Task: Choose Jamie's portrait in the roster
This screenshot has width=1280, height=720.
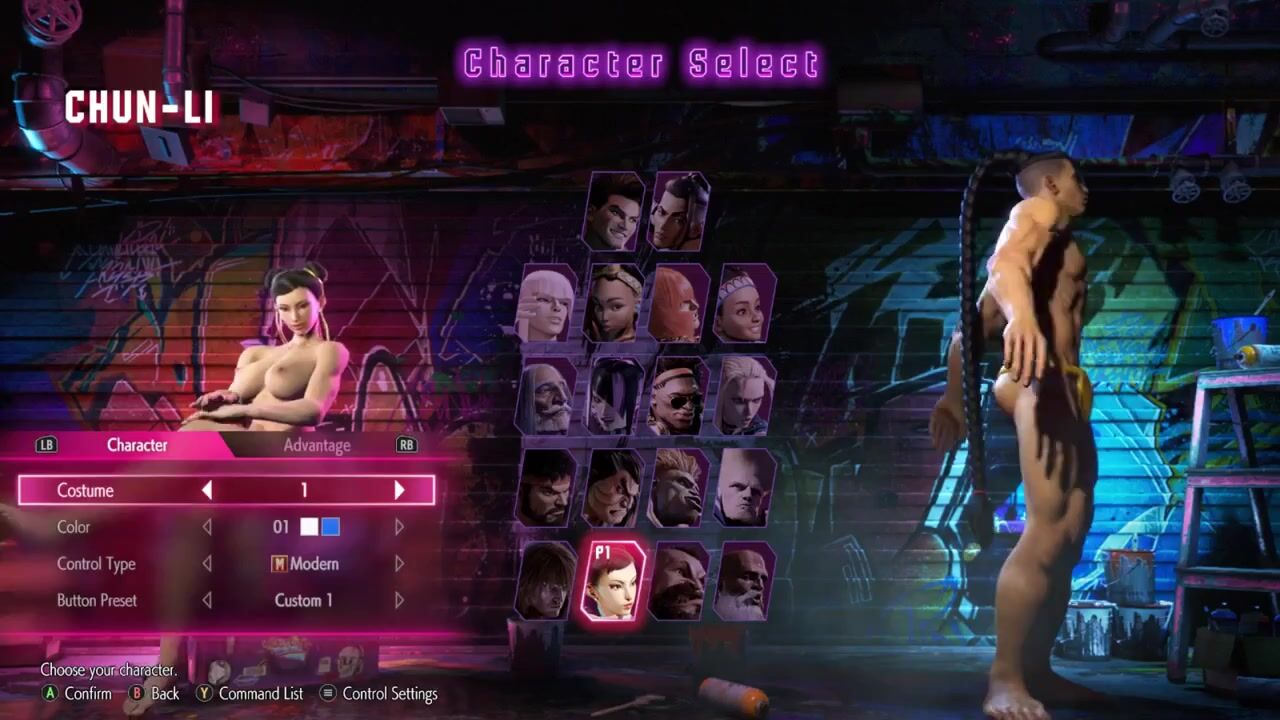Action: coord(679,212)
